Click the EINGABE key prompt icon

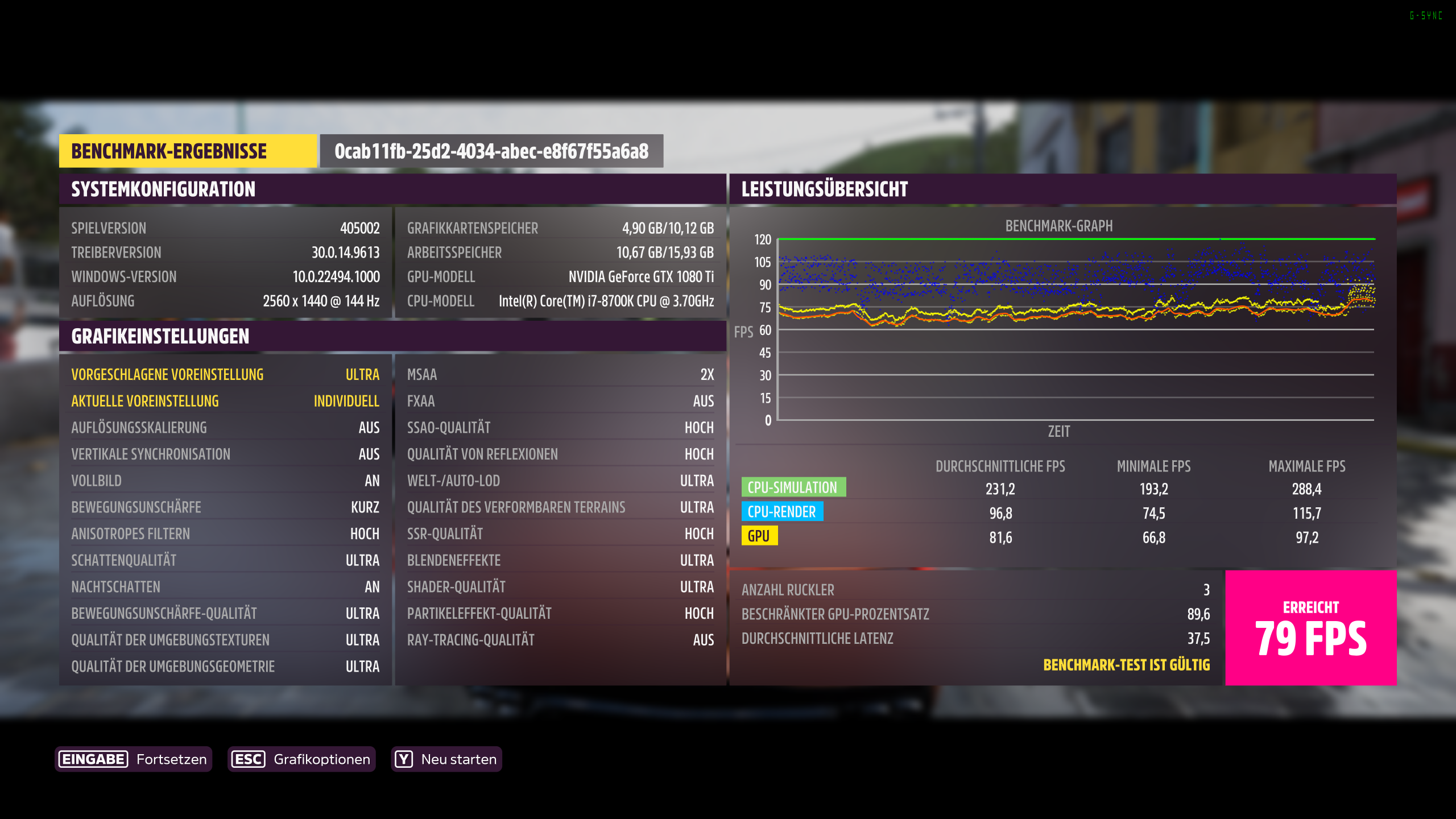[93, 759]
